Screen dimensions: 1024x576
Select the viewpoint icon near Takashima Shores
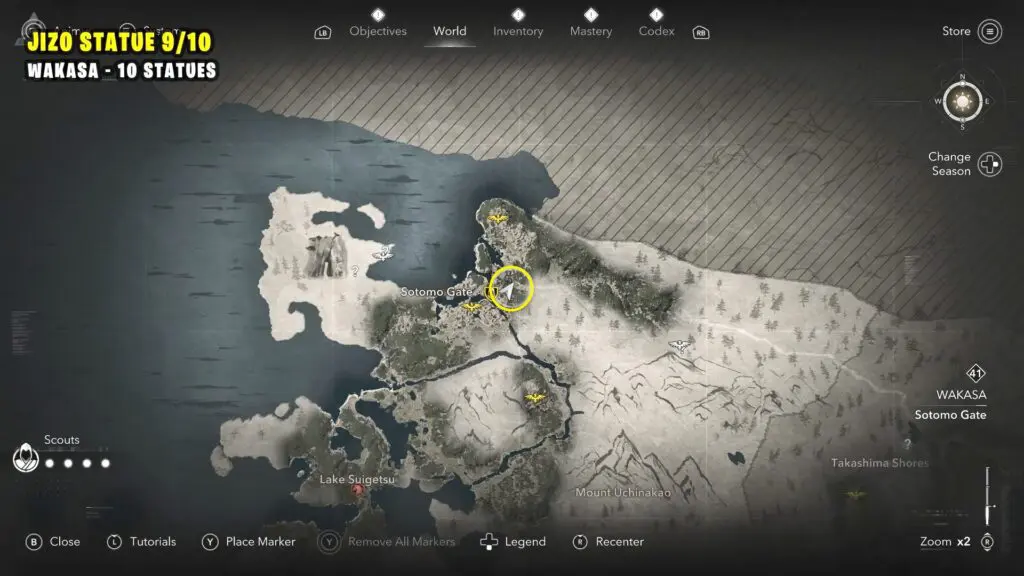tap(855, 493)
